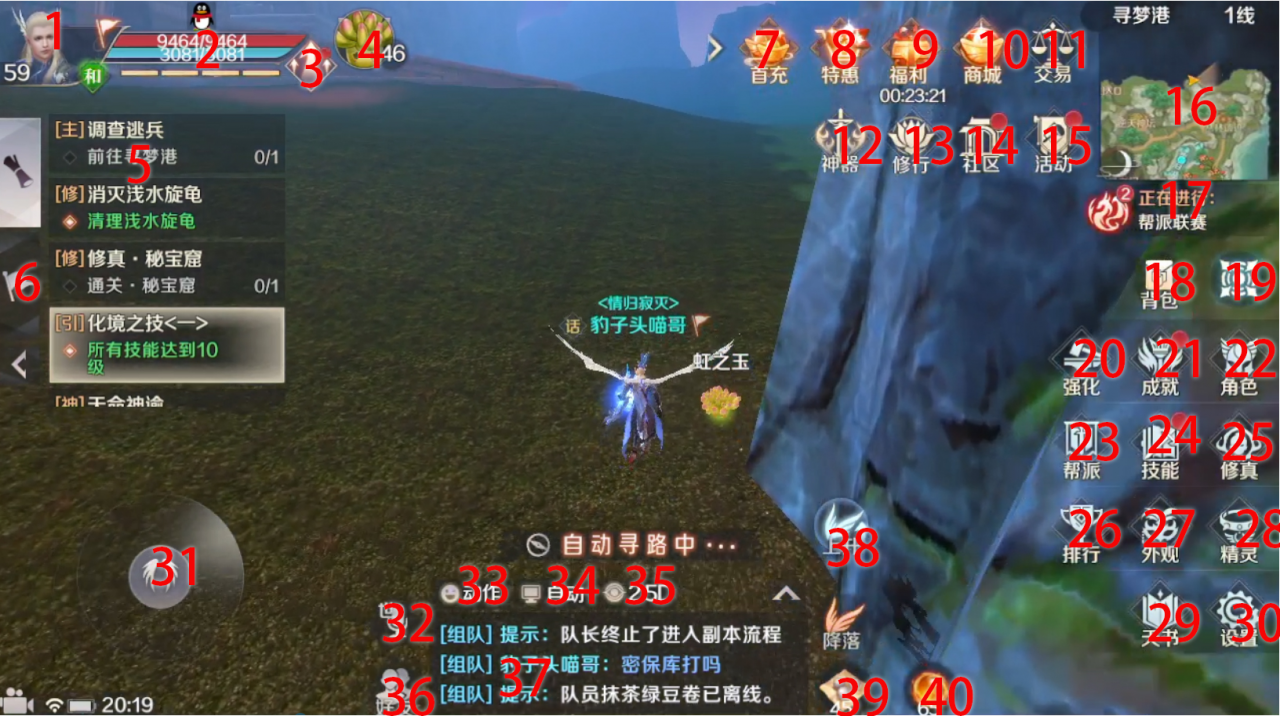Open the 排行 rankings

[x=1082, y=531]
